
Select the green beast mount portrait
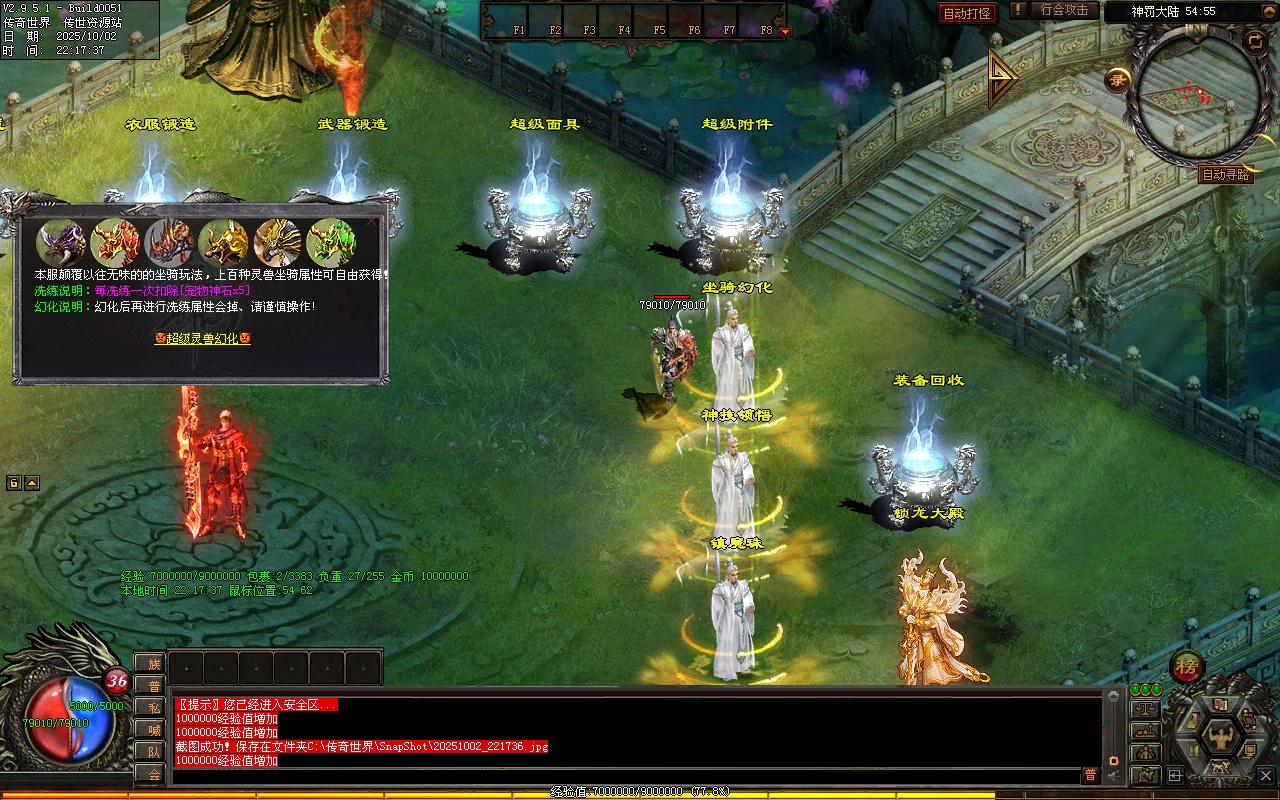331,243
